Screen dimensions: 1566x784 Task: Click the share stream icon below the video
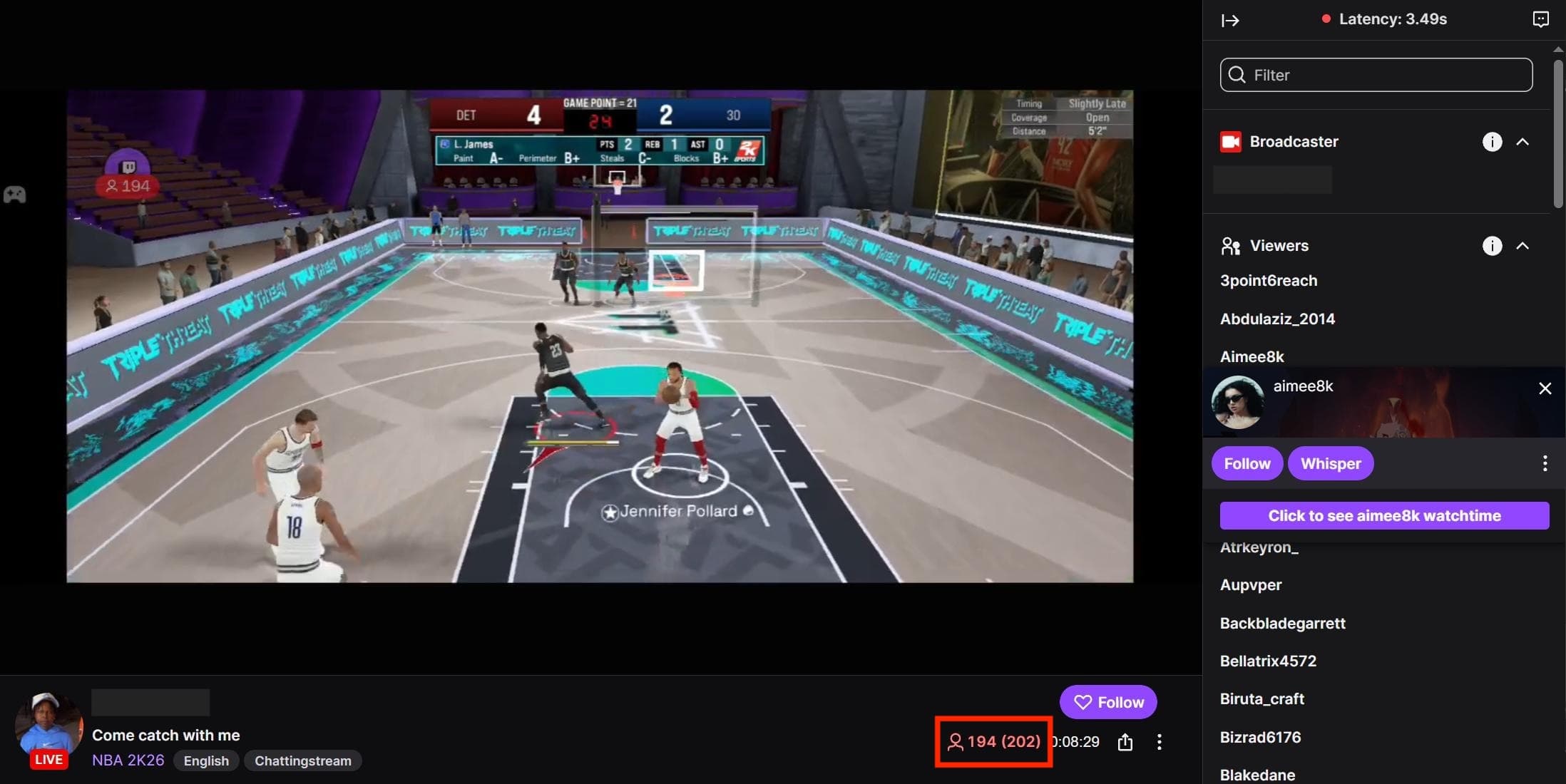click(1125, 742)
